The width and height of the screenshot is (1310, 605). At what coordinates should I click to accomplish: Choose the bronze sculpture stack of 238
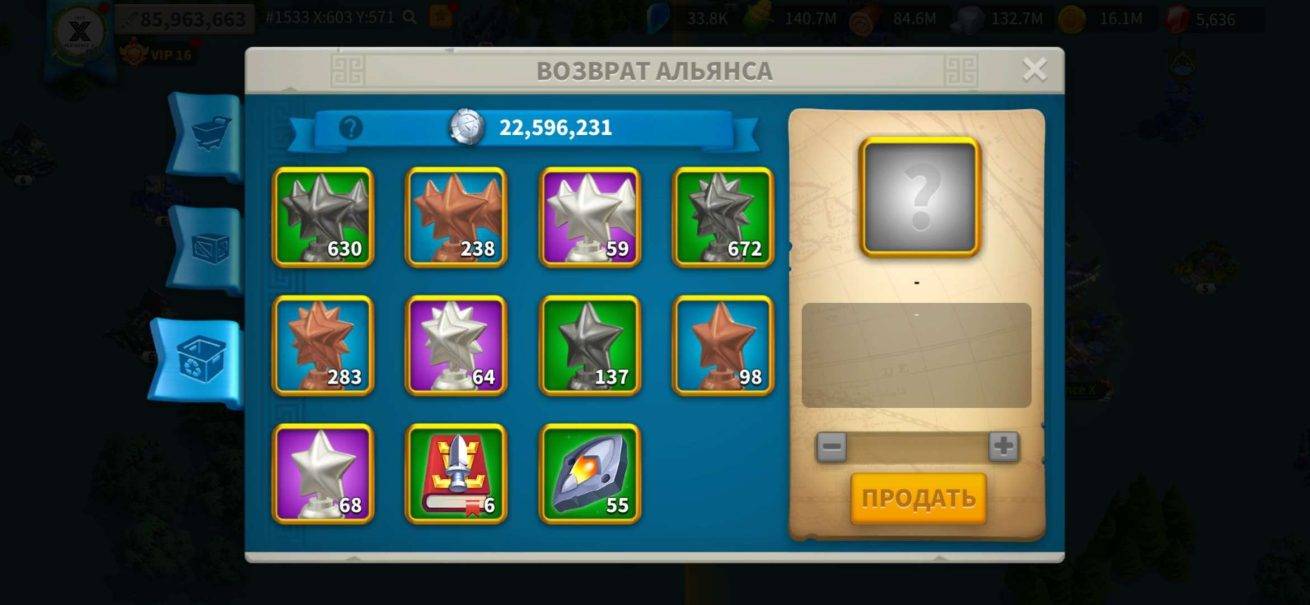[x=456, y=217]
